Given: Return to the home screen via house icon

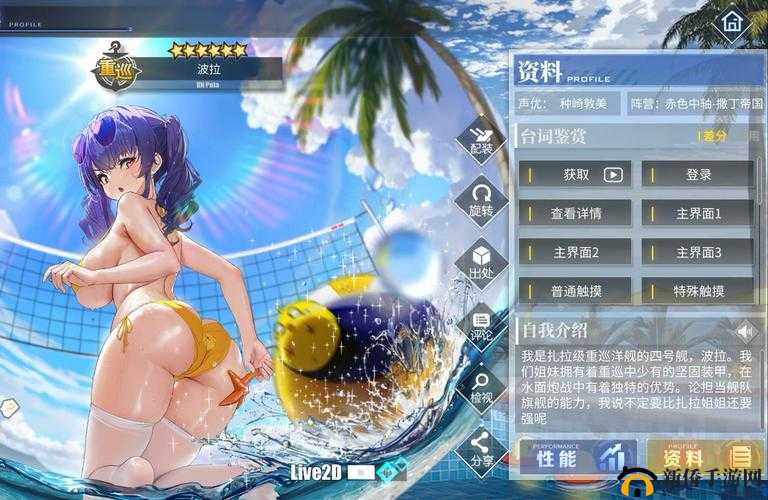Looking at the screenshot, I should click(732, 21).
